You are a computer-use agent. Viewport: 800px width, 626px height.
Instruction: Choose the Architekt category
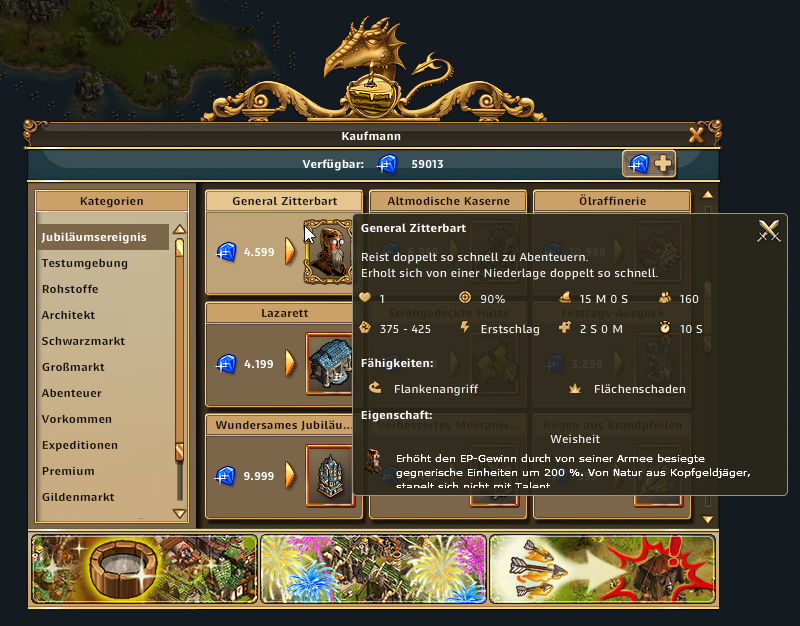[69, 315]
